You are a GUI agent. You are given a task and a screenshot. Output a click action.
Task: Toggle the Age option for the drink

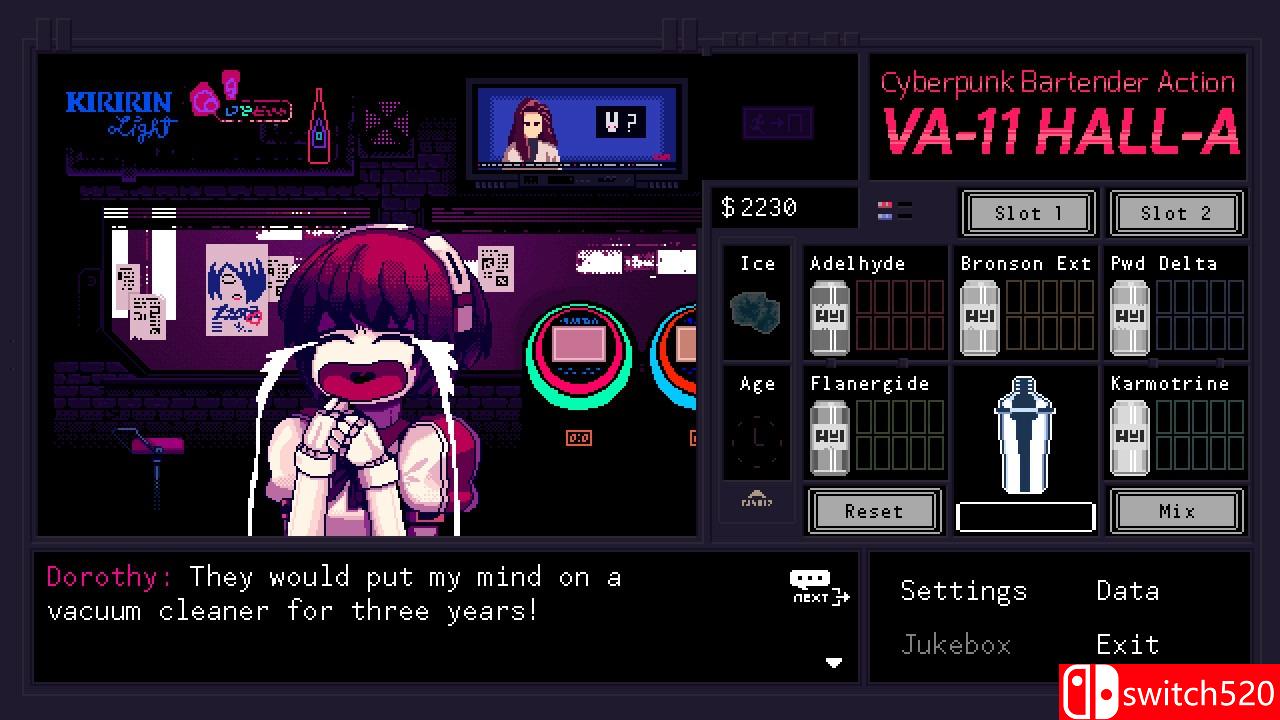[756, 425]
